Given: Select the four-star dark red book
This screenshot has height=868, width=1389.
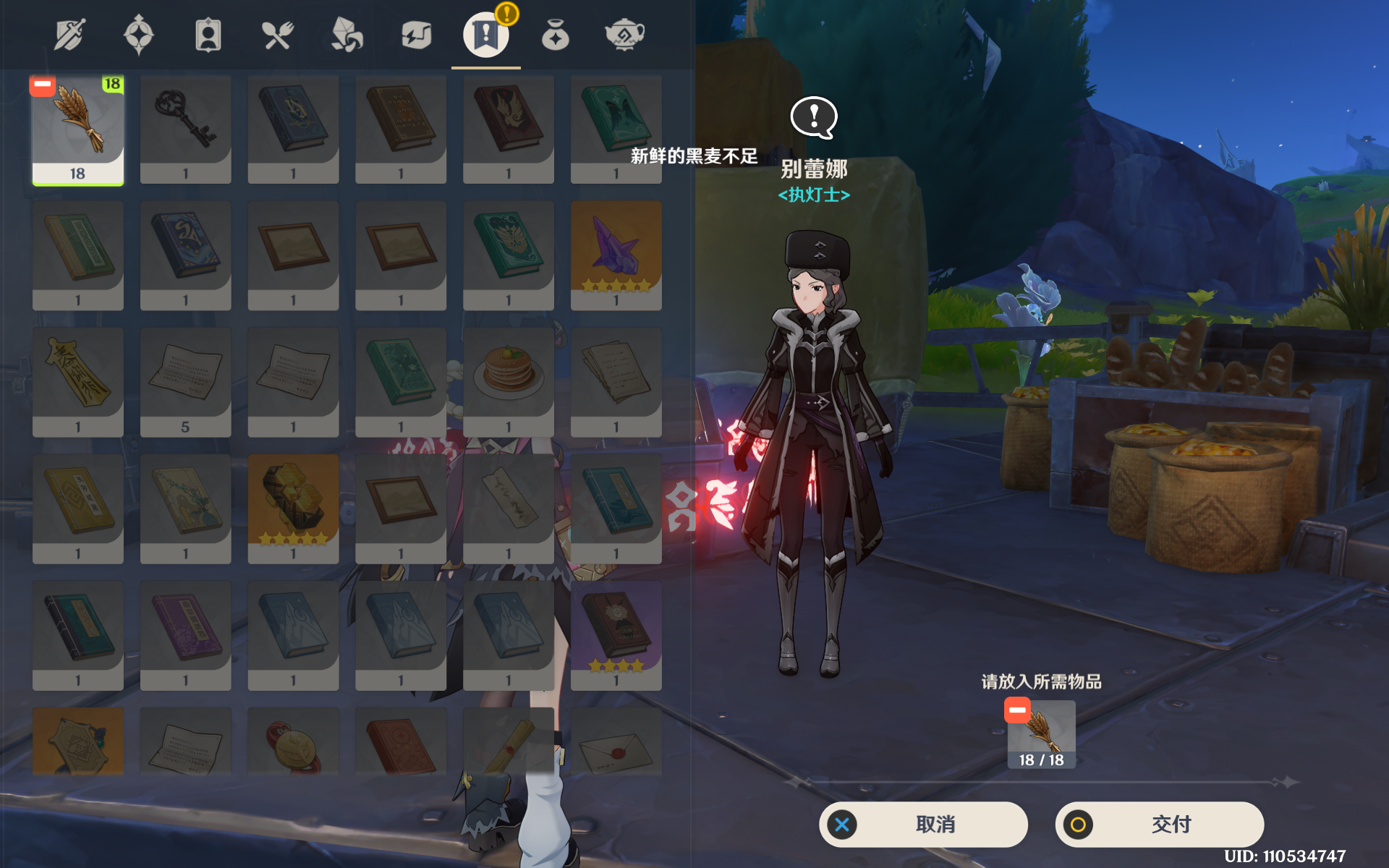Looking at the screenshot, I should (x=616, y=636).
